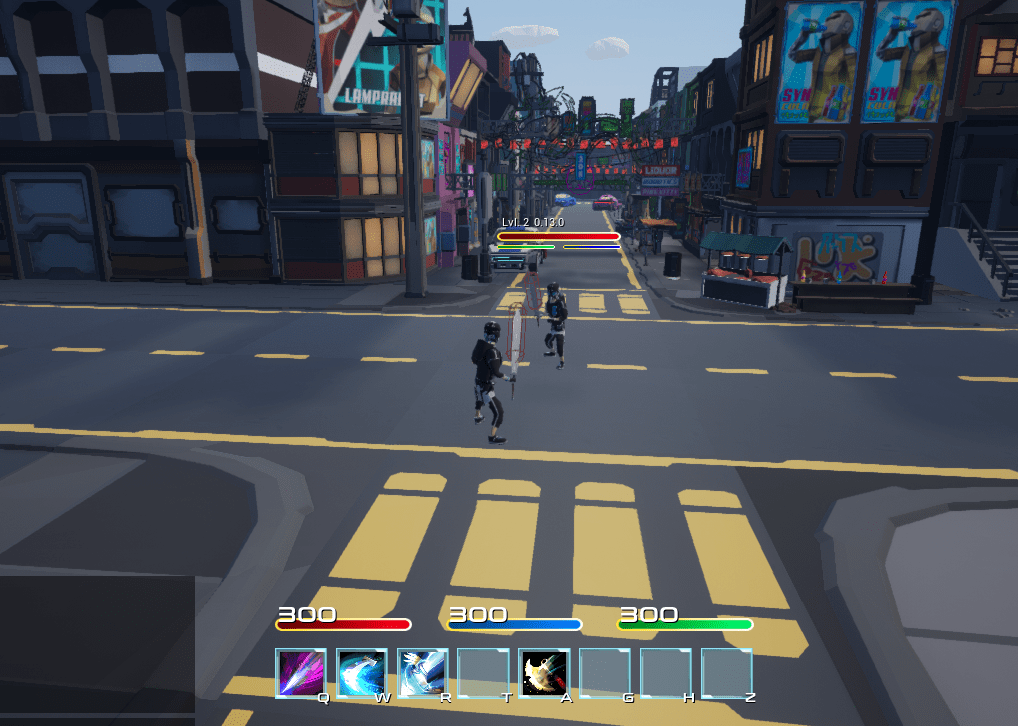Image resolution: width=1018 pixels, height=726 pixels.
Task: Cast the golden axe swing ability on A
Action: point(545,673)
